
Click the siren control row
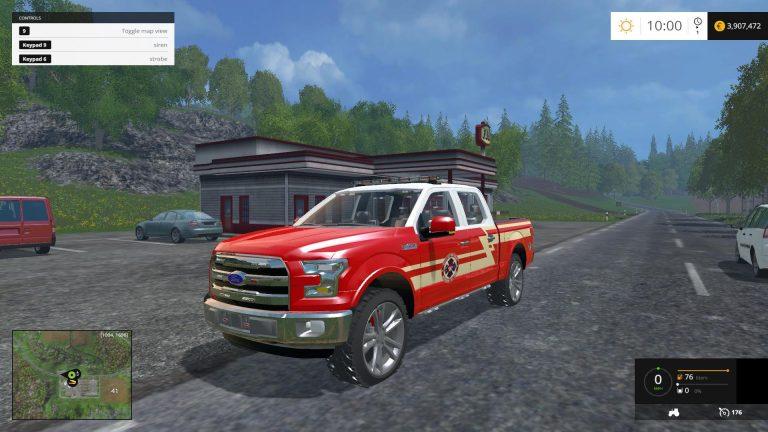93,45
